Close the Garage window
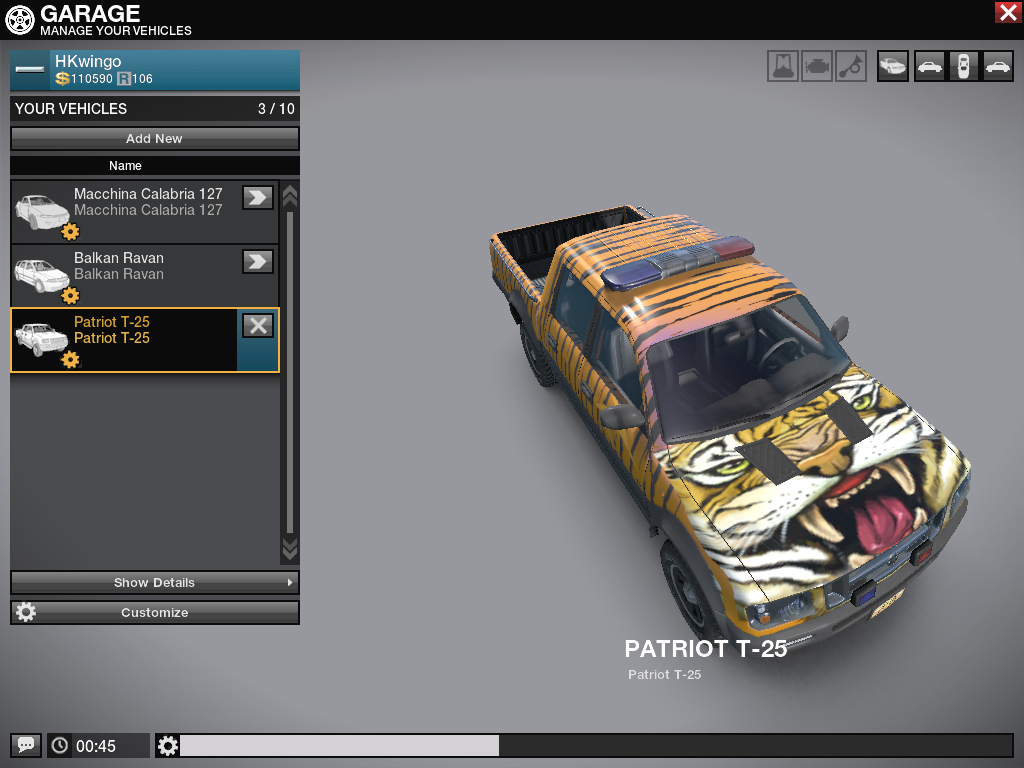 [x=1007, y=13]
